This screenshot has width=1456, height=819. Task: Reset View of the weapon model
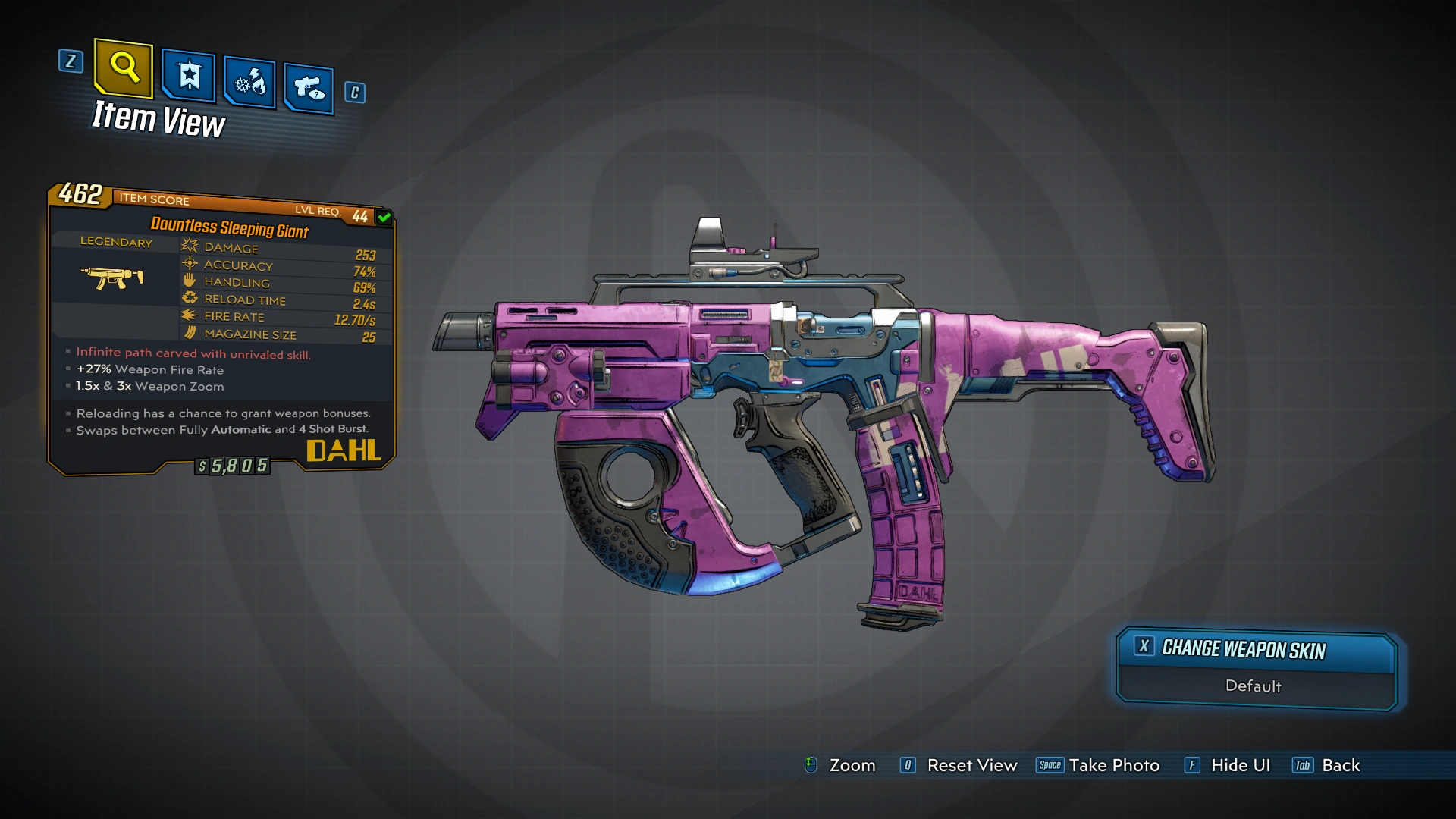coord(959,765)
